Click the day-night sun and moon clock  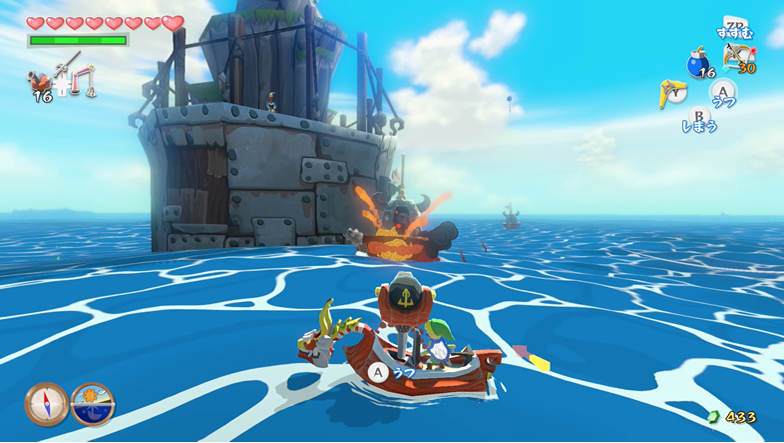(93, 404)
